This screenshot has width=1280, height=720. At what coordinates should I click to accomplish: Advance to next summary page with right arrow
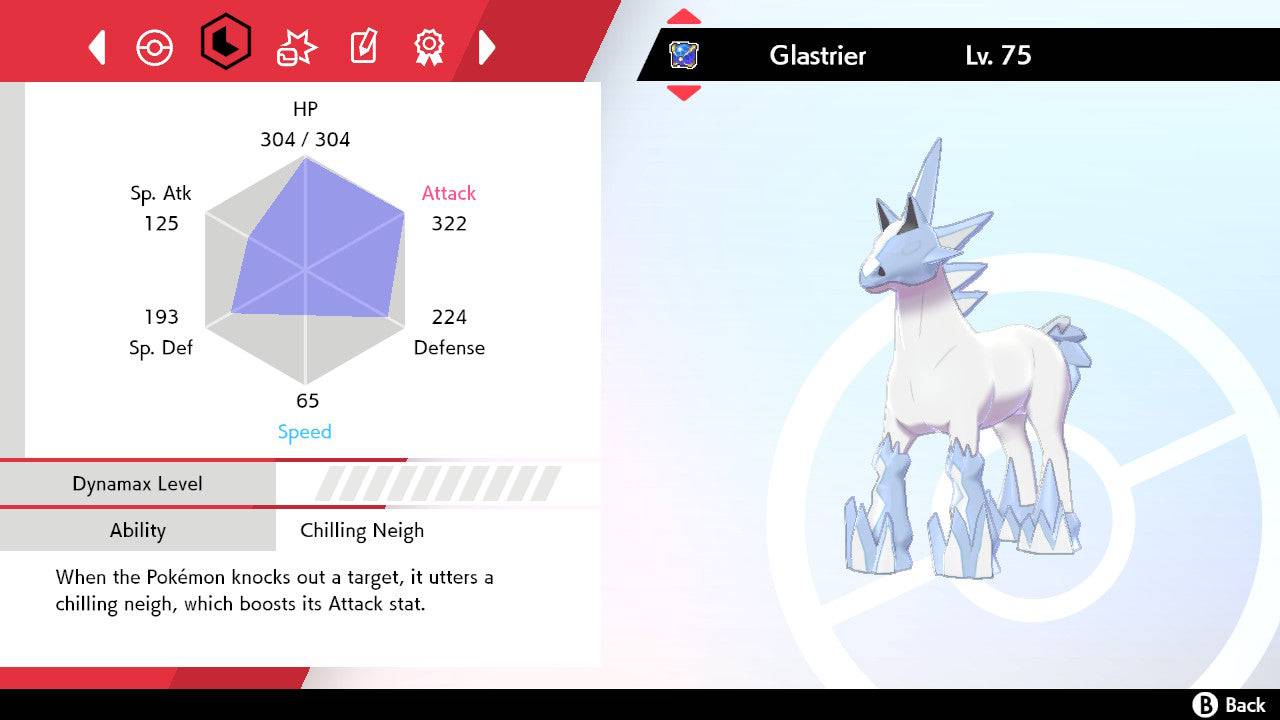(487, 47)
